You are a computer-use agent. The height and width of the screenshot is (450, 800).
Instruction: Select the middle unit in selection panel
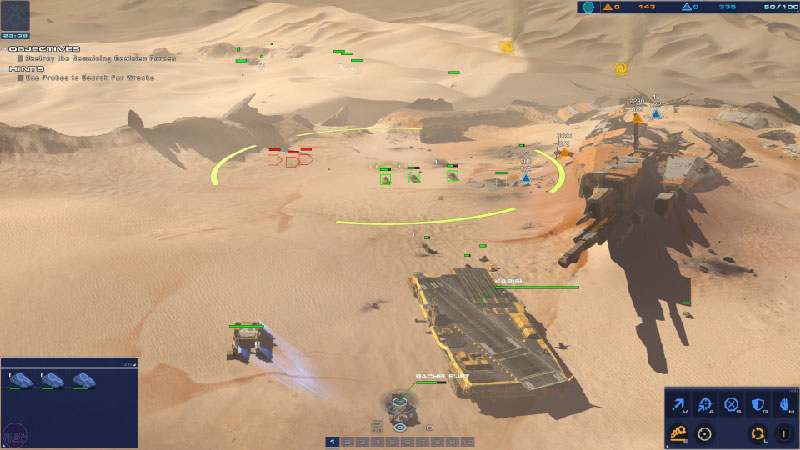52,380
